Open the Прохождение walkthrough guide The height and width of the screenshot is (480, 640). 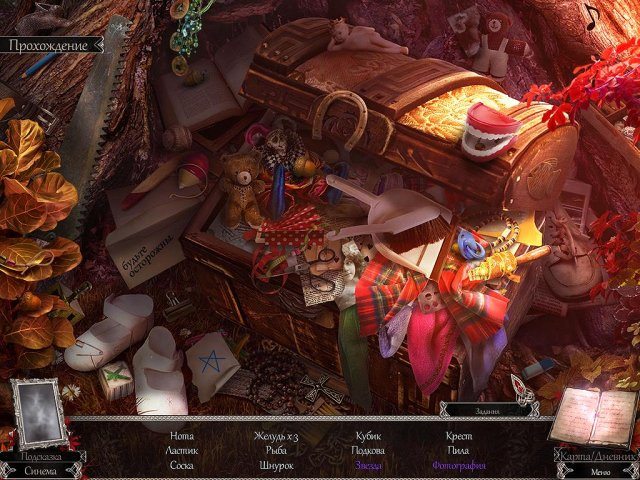coord(49,45)
